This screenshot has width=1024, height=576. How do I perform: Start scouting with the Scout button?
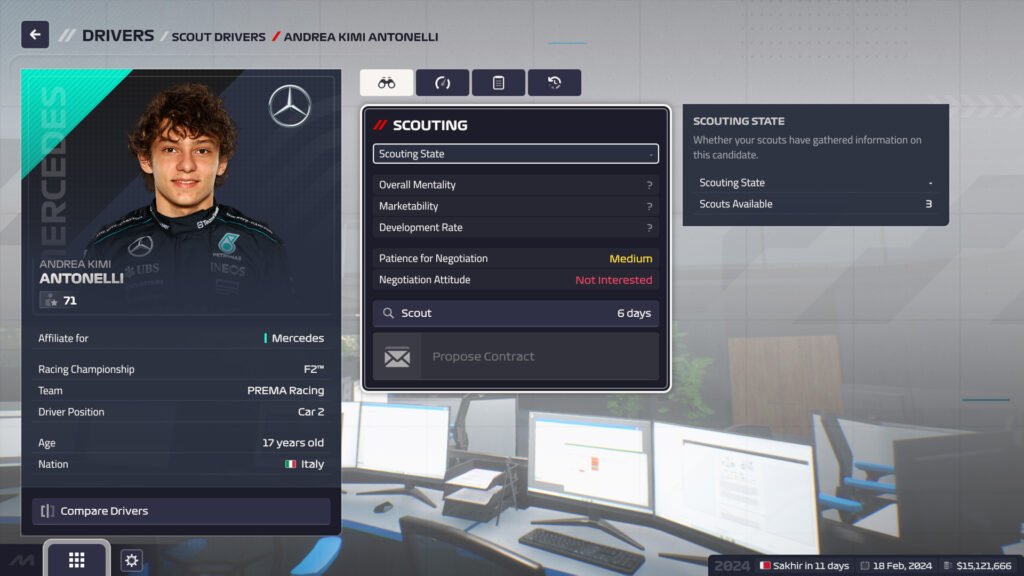click(515, 313)
